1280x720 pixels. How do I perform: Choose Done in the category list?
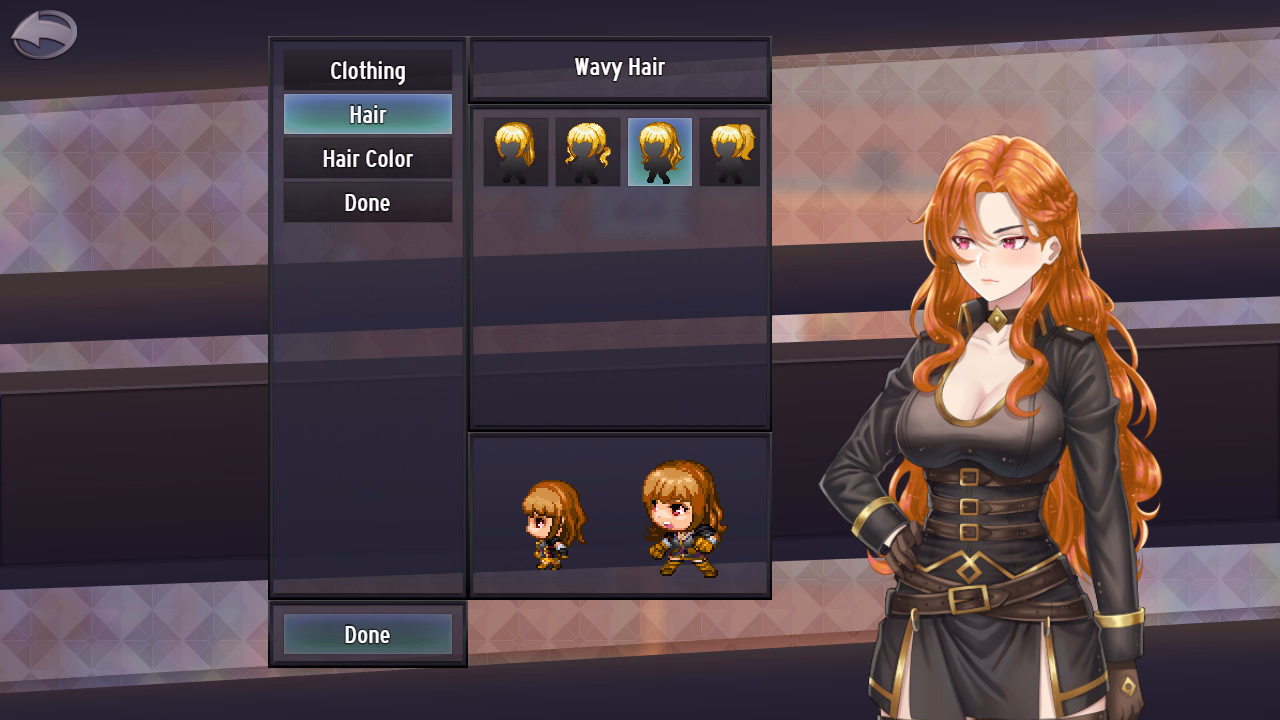click(x=367, y=203)
